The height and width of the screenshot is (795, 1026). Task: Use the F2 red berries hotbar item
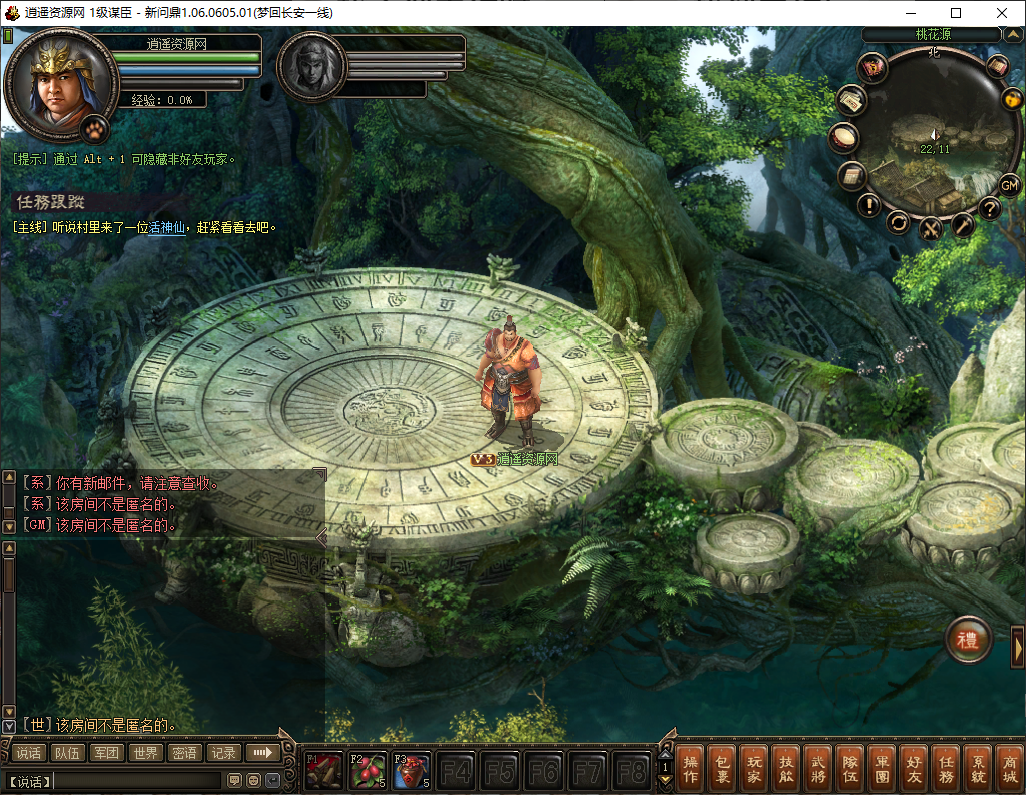coord(368,771)
